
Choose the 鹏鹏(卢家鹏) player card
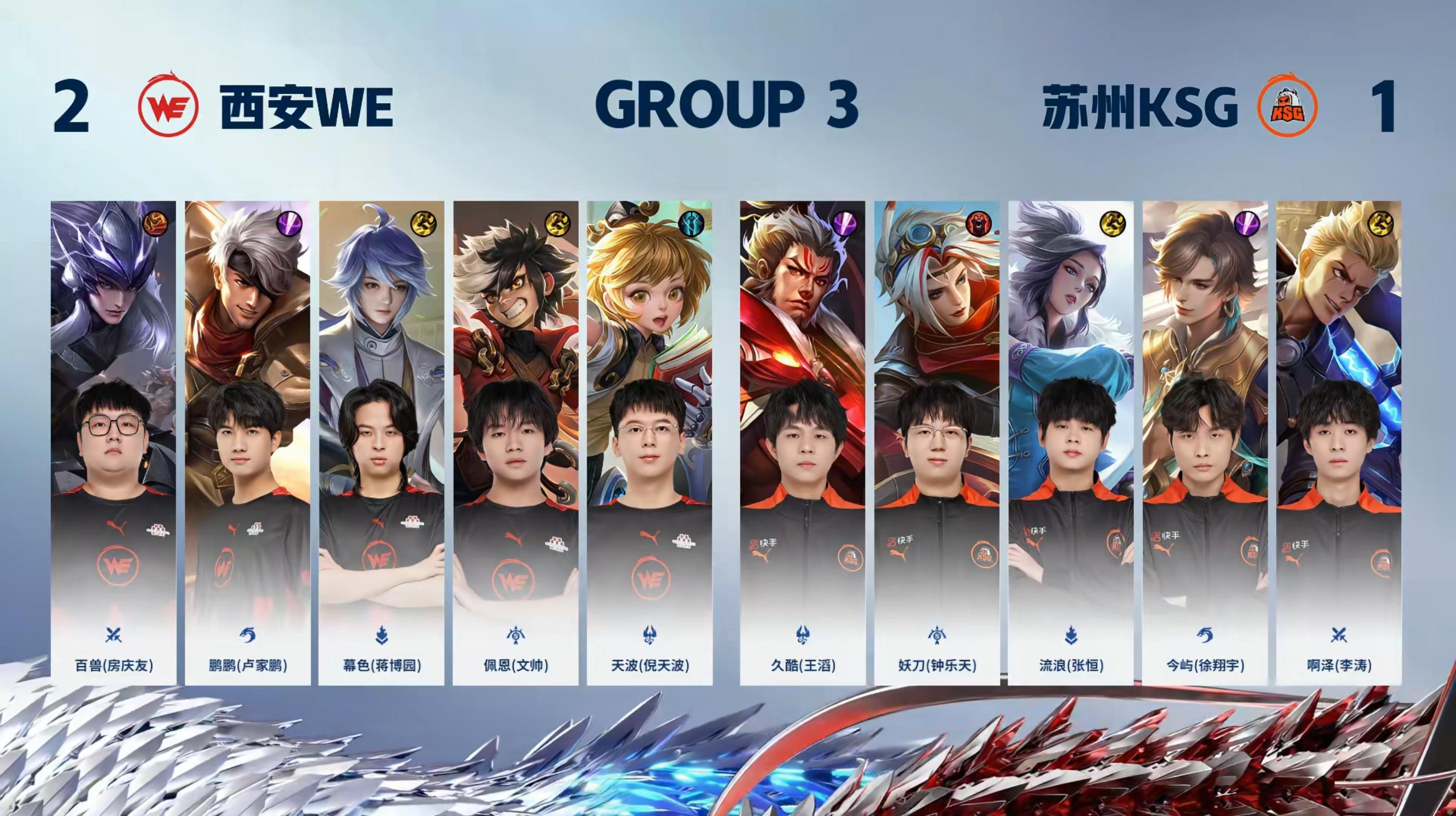point(248,443)
